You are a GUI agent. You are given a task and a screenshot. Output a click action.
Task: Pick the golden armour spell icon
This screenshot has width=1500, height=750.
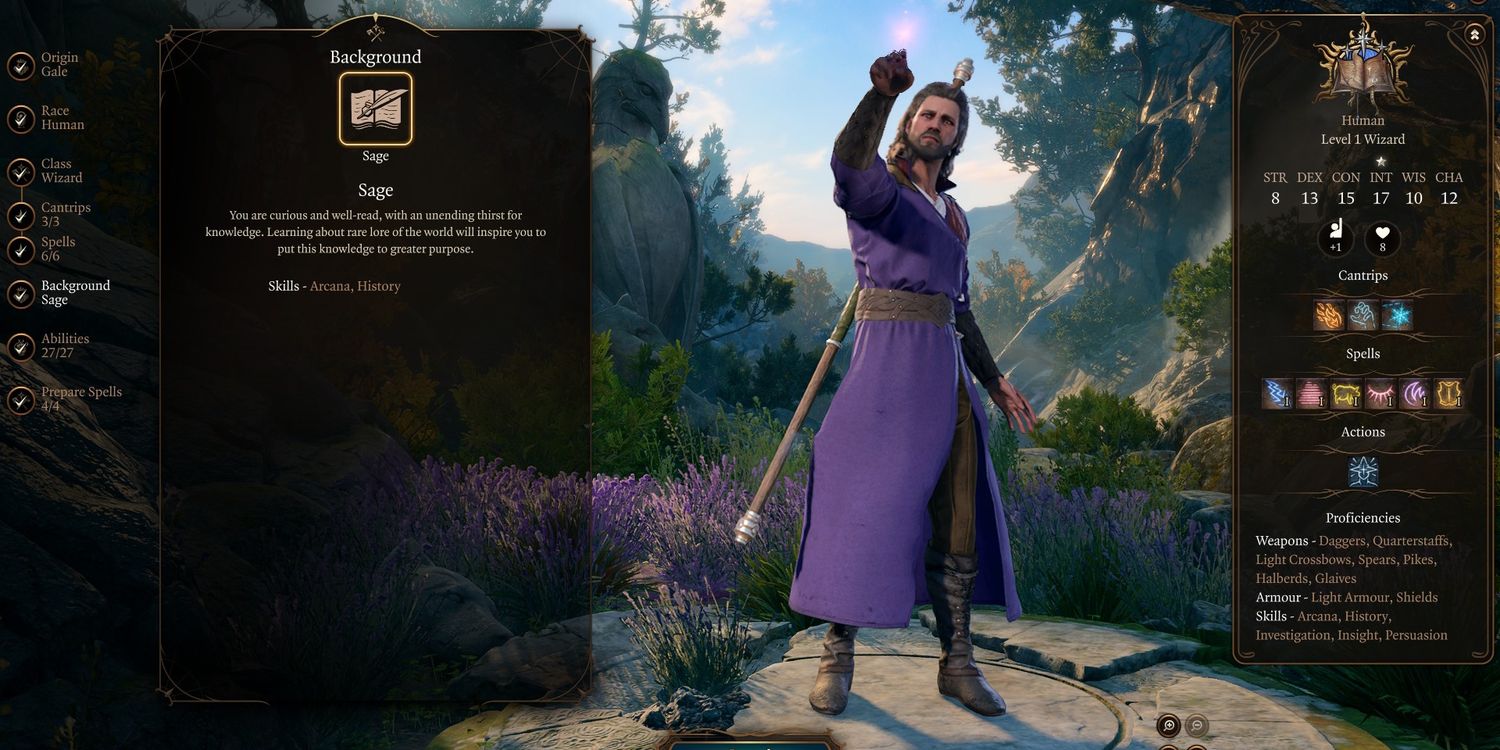(x=1447, y=394)
